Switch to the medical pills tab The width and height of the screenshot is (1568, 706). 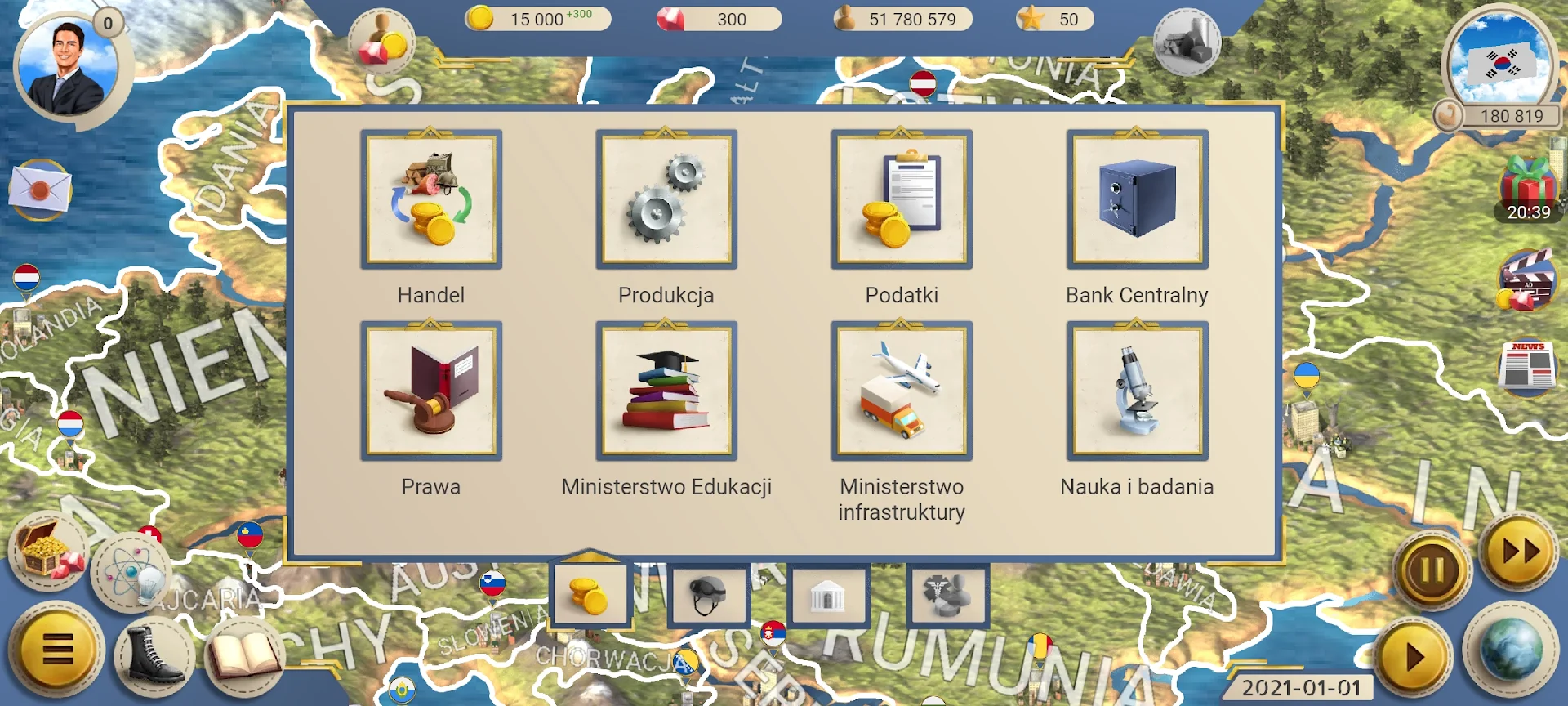coord(947,595)
